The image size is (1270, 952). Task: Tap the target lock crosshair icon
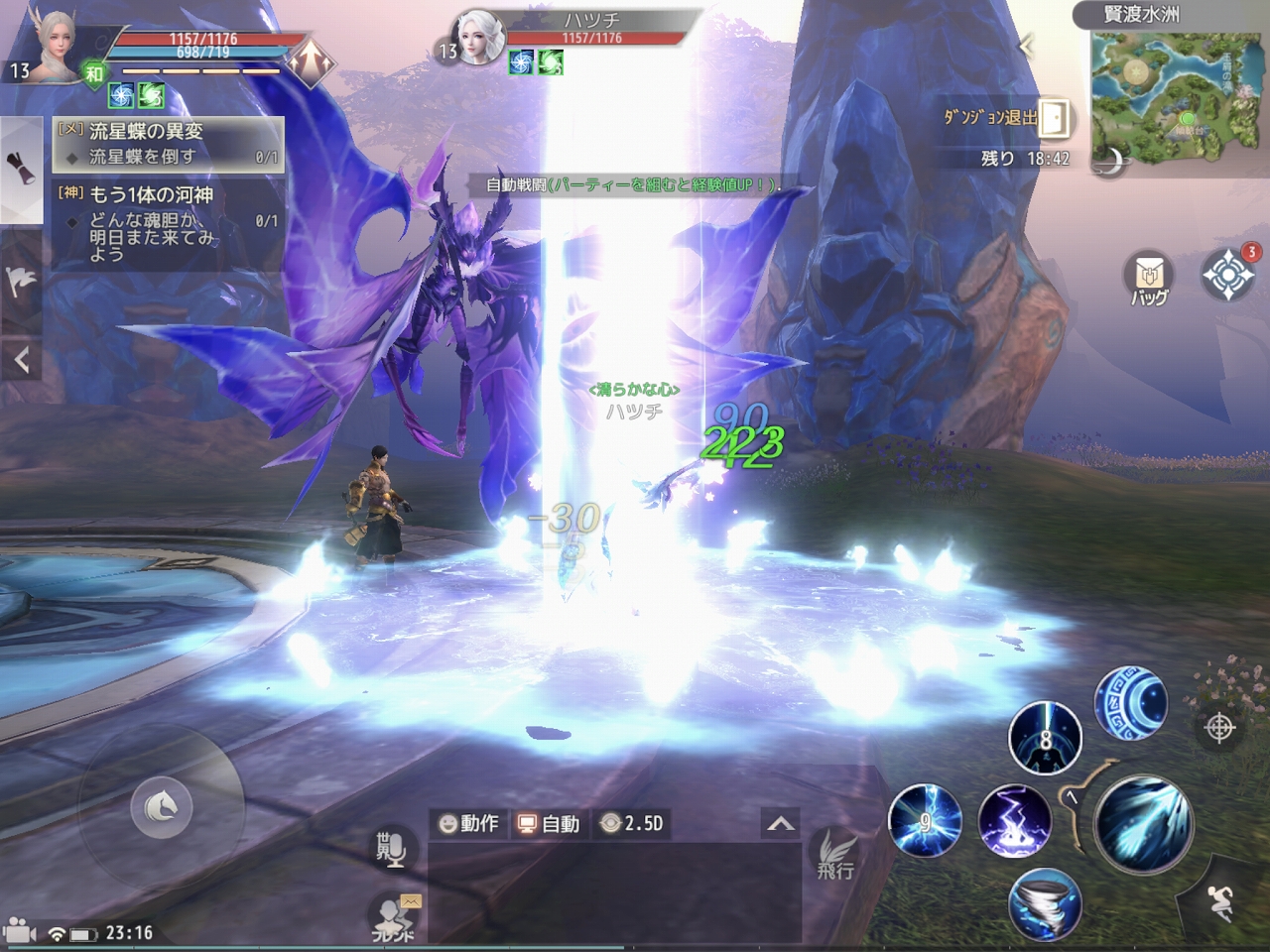click(x=1219, y=728)
